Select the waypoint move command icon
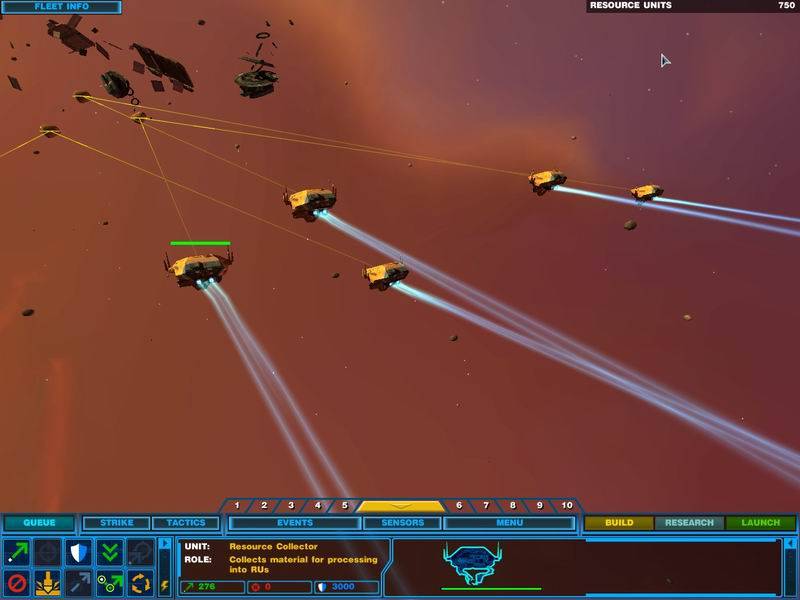 click(x=110, y=582)
